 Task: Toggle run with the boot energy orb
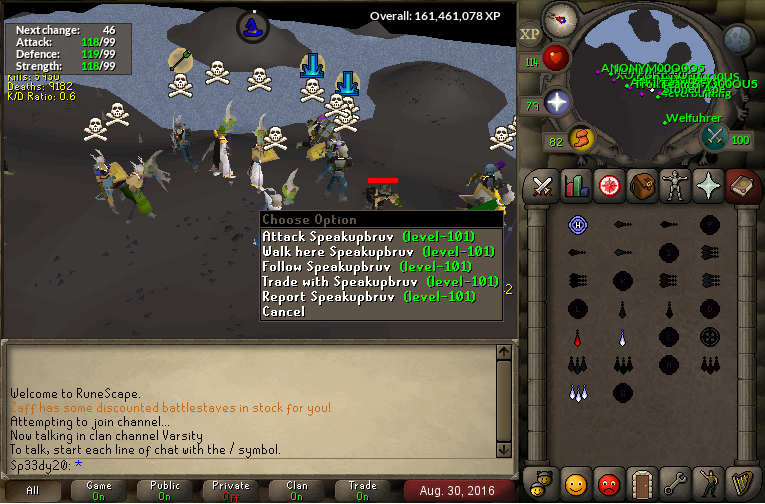[581, 138]
